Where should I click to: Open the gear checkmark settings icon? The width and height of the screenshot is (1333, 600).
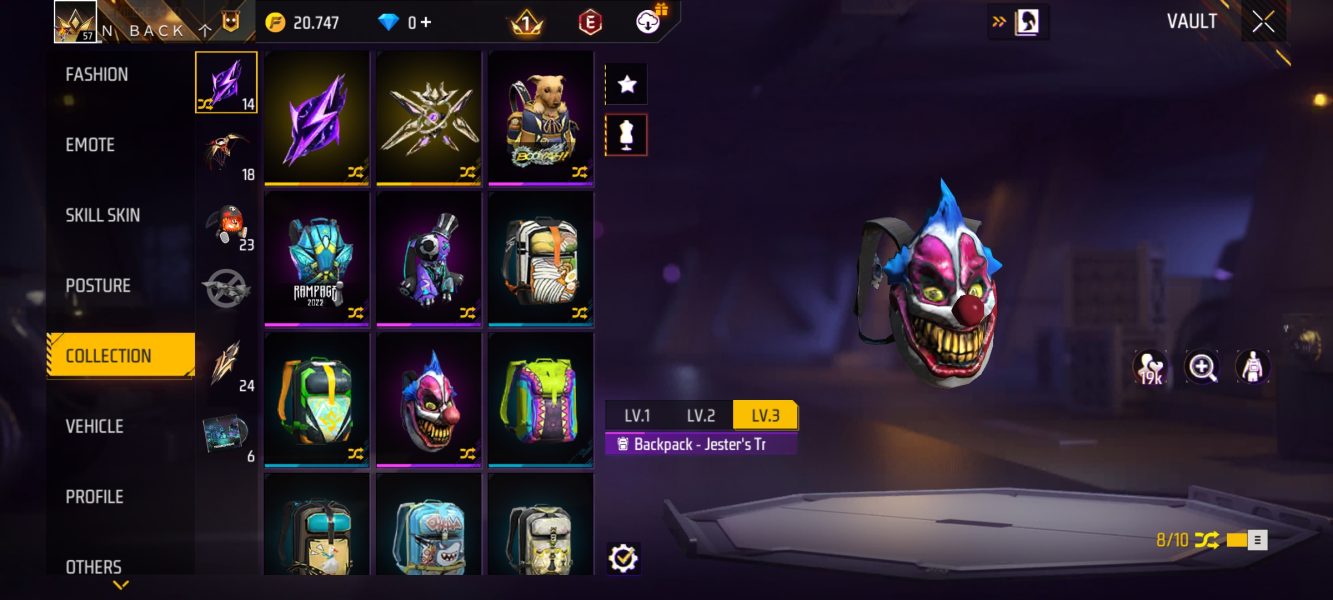(x=623, y=558)
